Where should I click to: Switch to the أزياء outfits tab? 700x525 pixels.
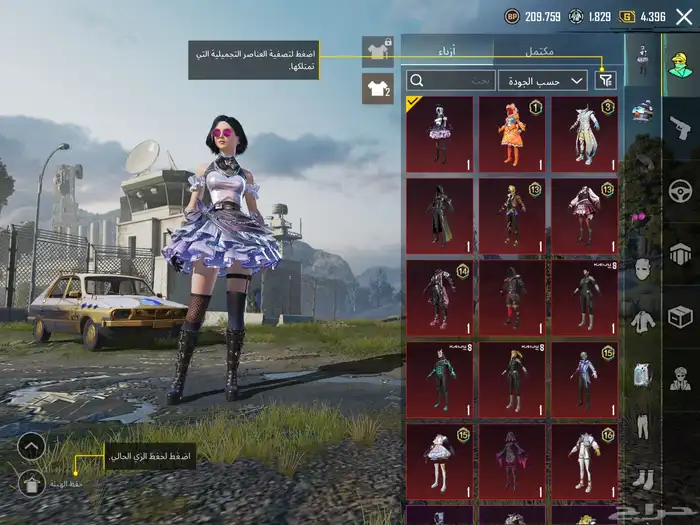447,50
